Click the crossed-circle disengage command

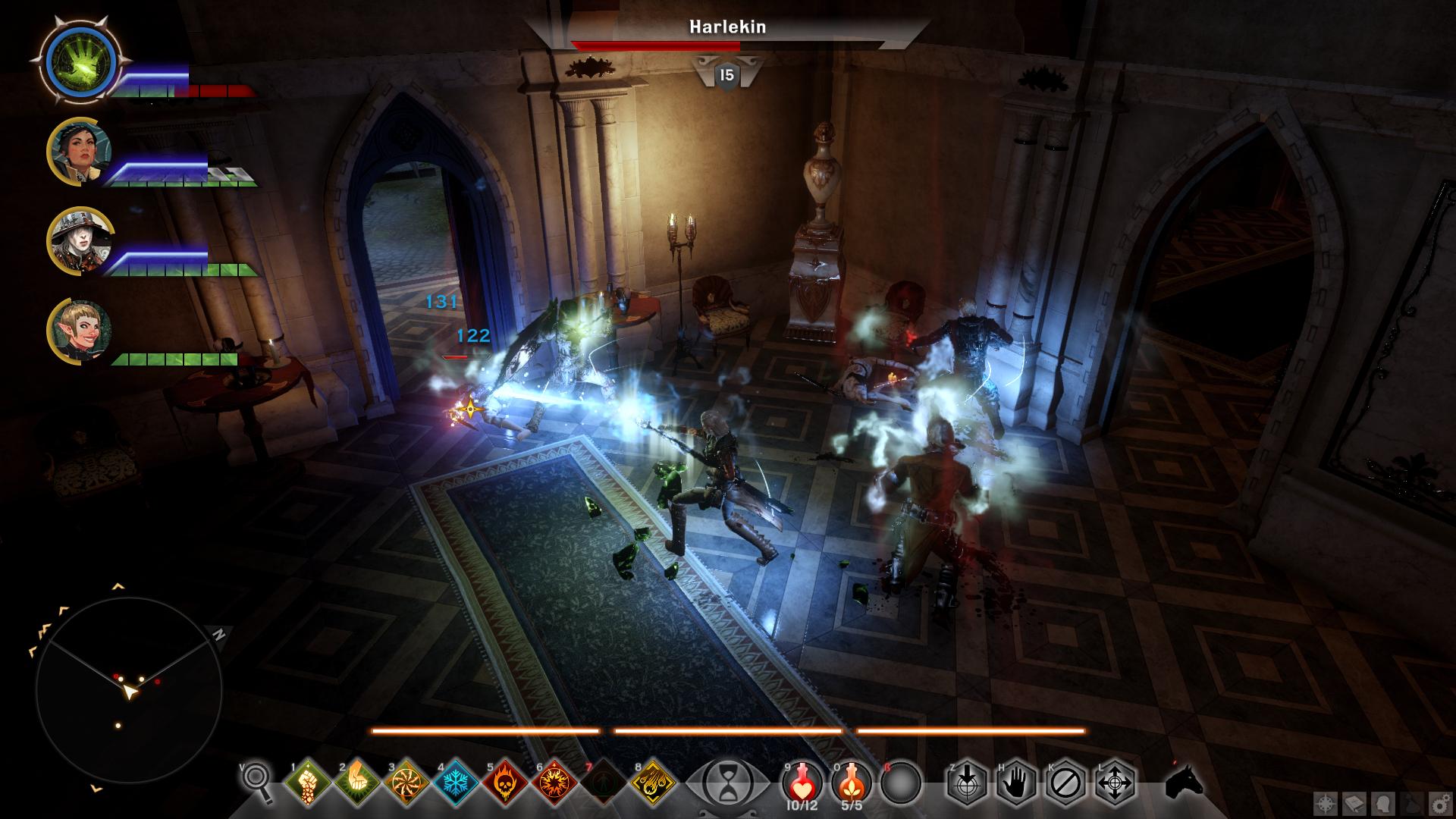coord(1065,782)
